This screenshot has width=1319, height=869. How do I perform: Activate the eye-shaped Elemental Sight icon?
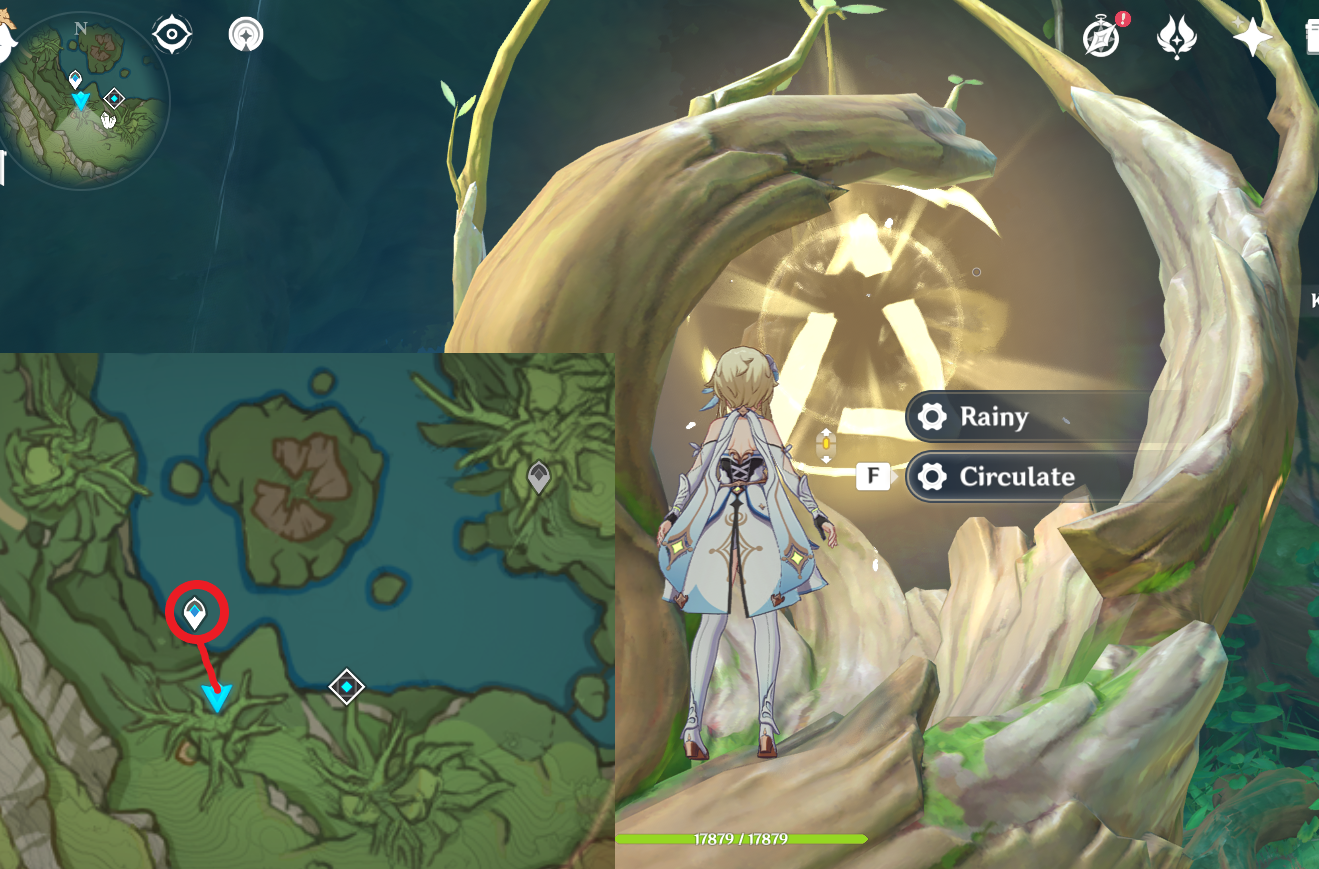tap(172, 35)
